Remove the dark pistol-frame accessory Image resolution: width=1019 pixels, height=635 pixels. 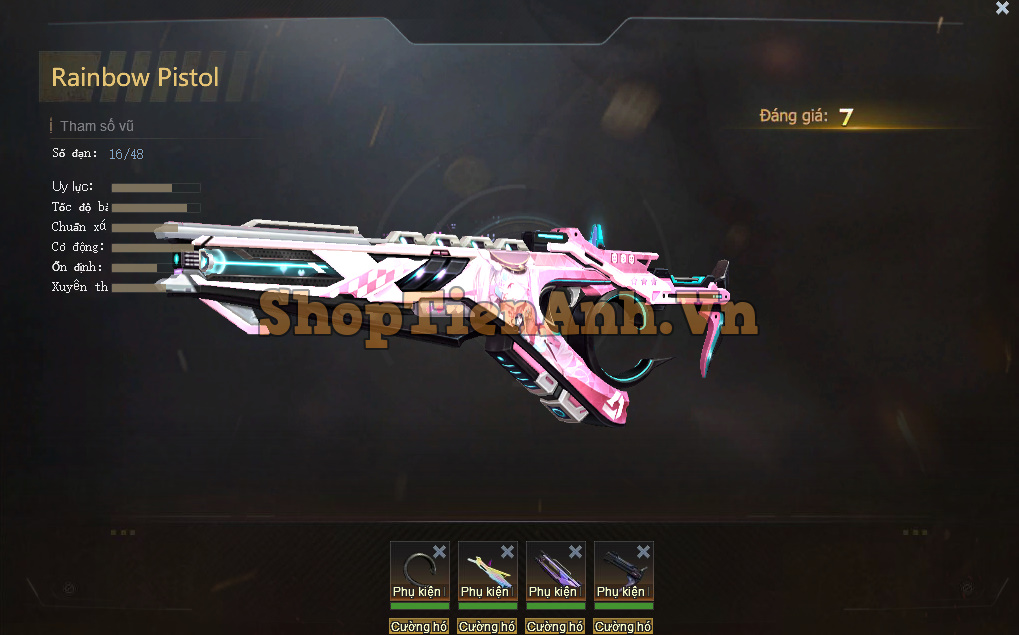[644, 552]
